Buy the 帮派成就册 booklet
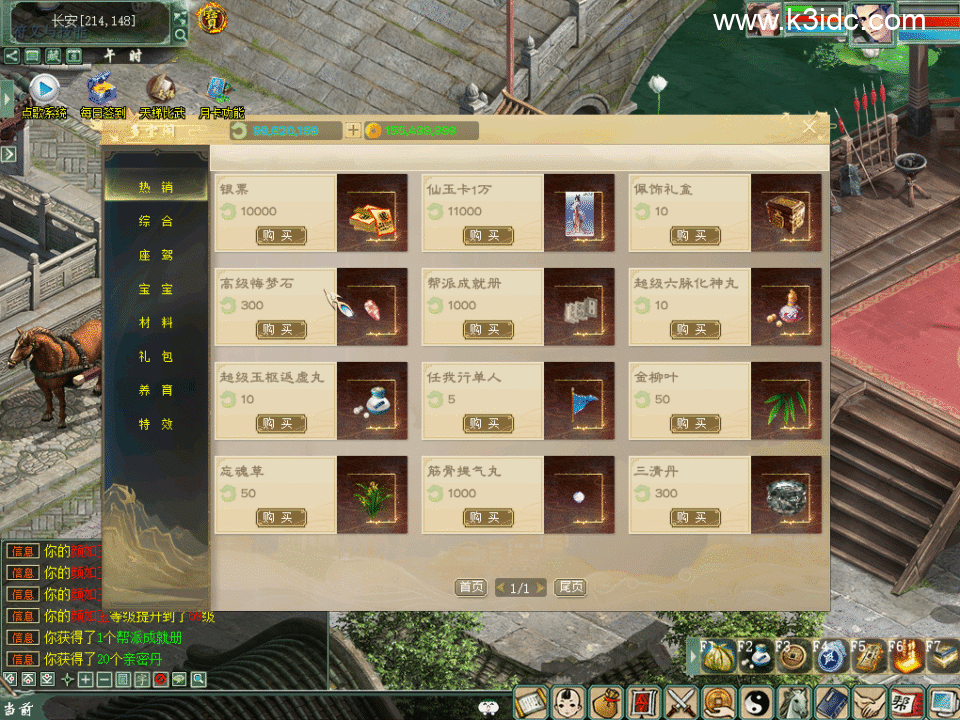The image size is (960, 720). [488, 330]
